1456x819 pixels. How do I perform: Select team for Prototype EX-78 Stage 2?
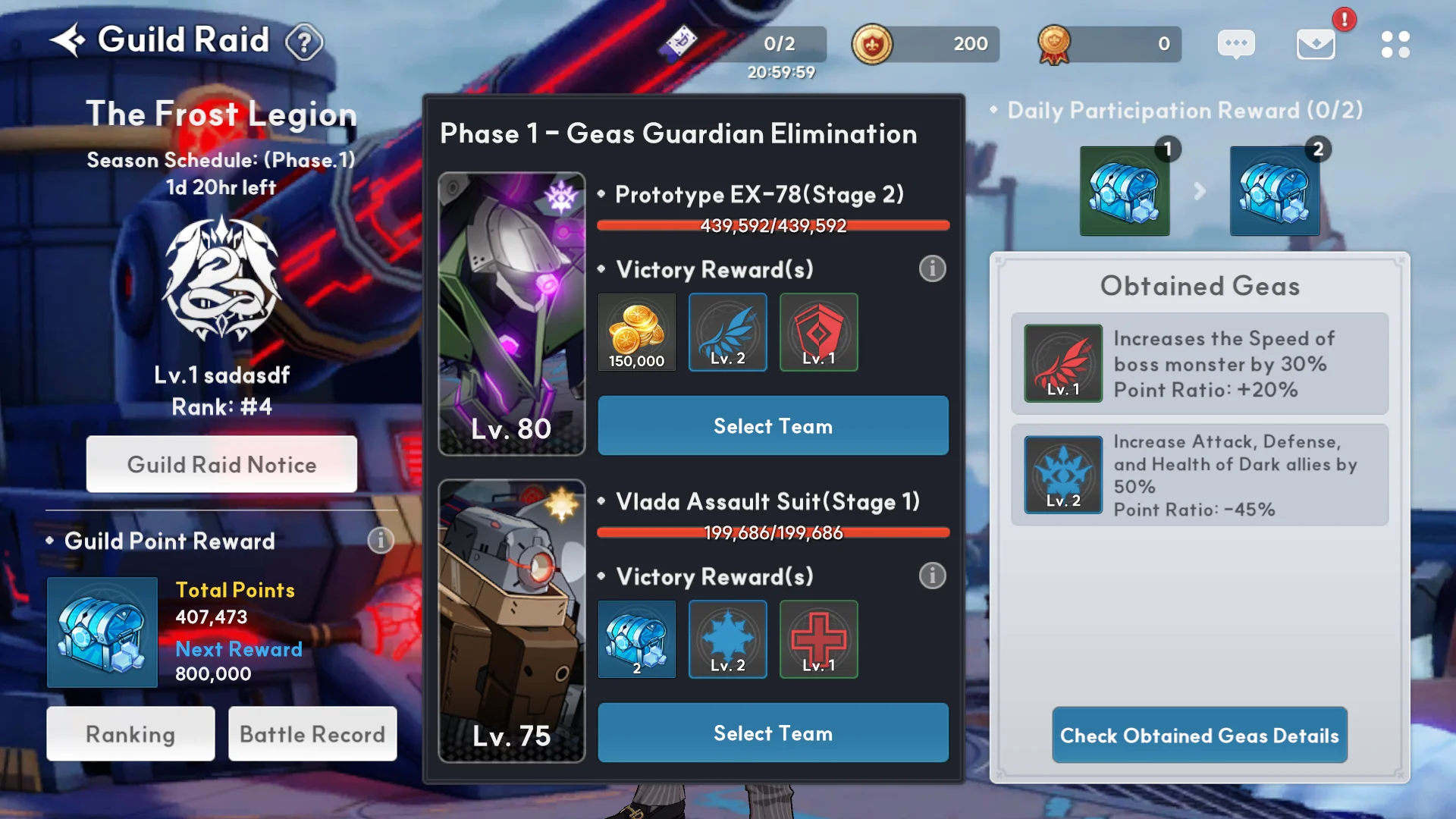click(773, 426)
